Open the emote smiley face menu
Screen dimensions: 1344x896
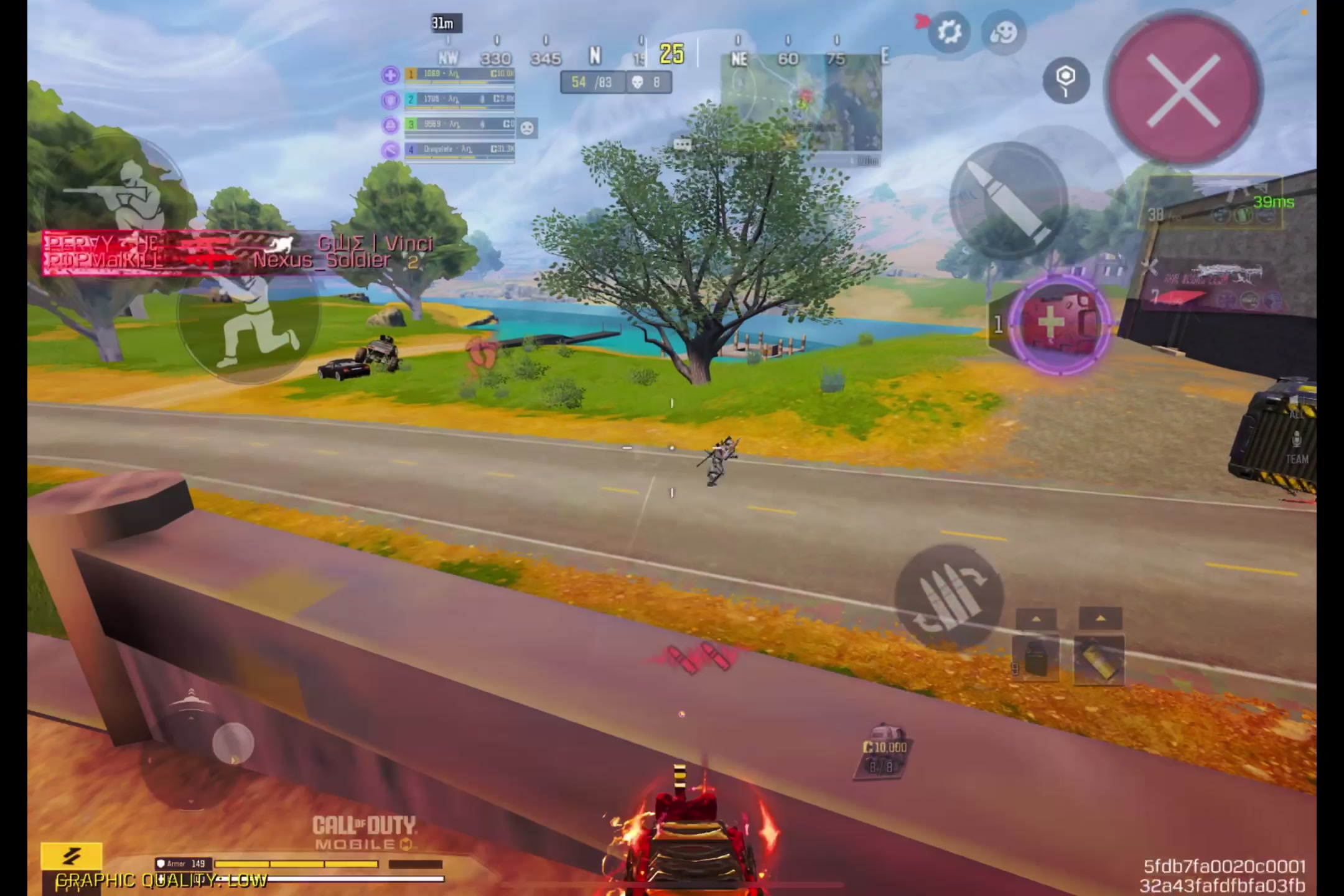coord(1003,32)
